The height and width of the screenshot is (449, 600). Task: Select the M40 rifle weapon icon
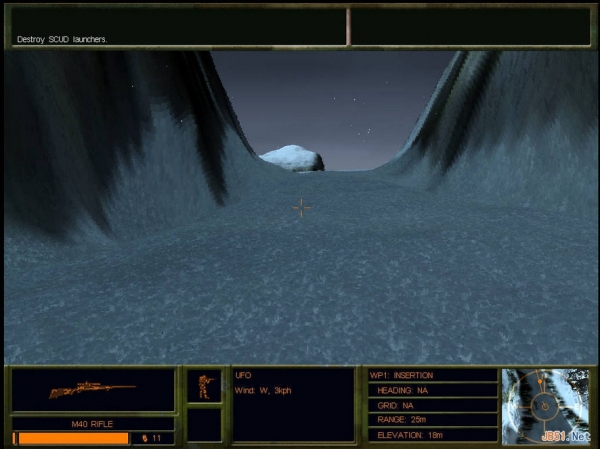[x=92, y=389]
